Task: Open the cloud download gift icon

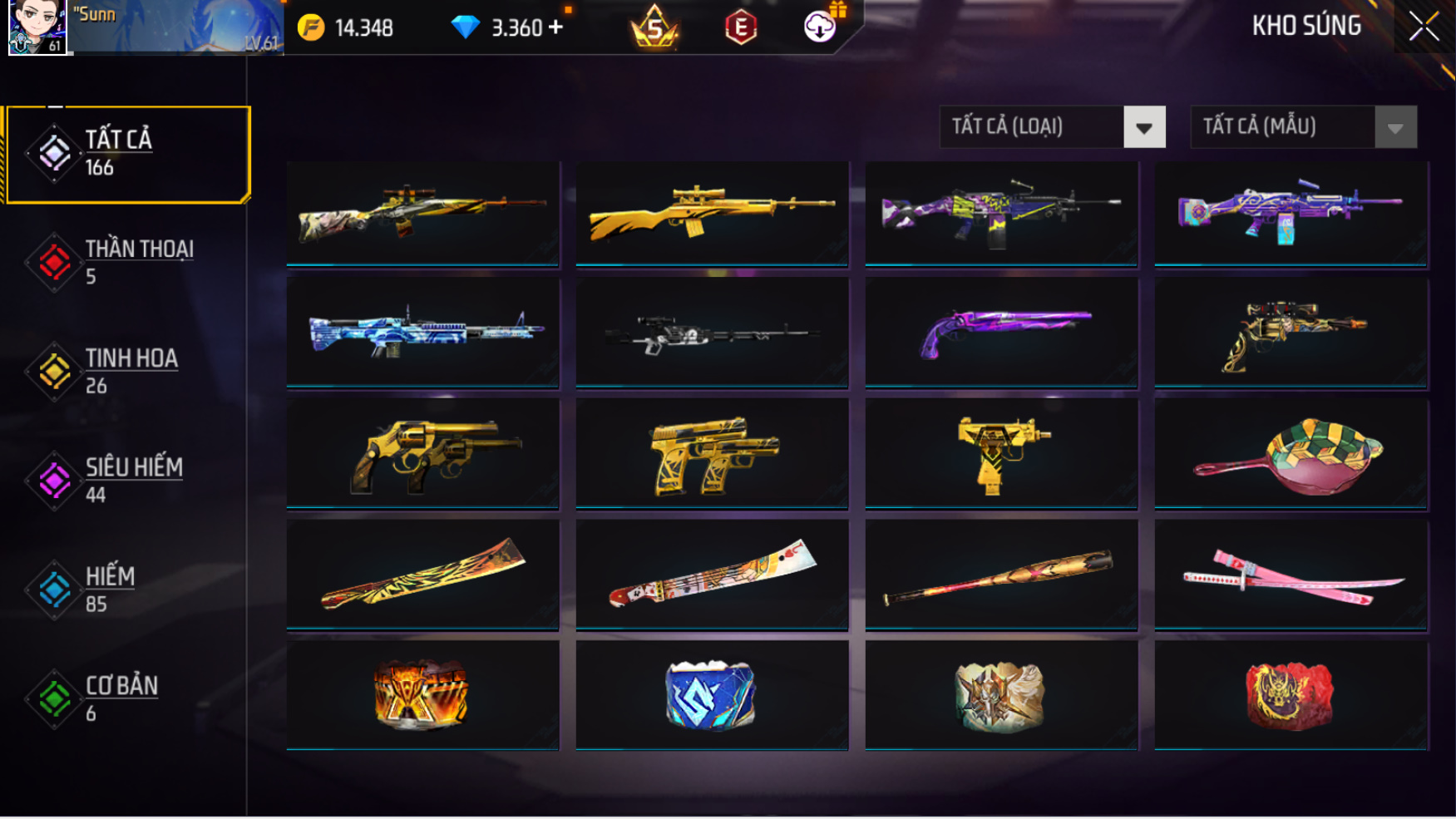Action: (x=820, y=27)
